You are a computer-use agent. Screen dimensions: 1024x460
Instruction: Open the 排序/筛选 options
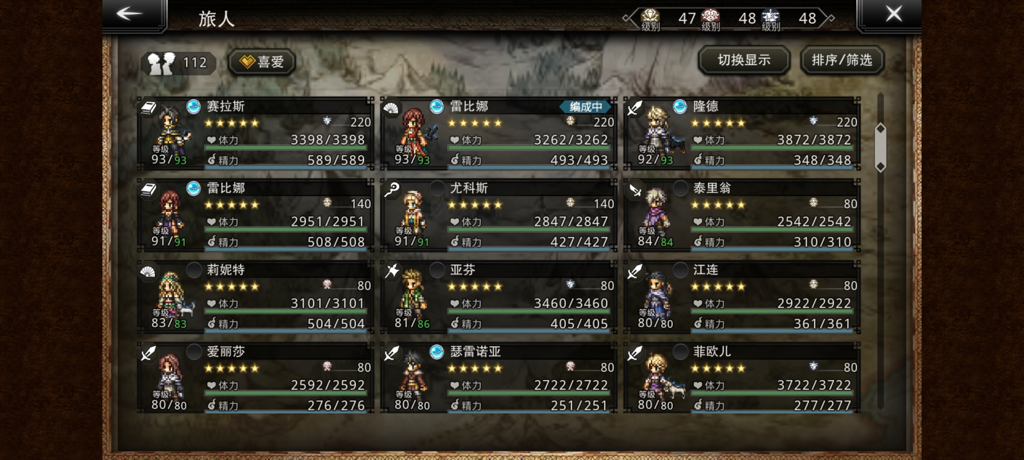842,60
